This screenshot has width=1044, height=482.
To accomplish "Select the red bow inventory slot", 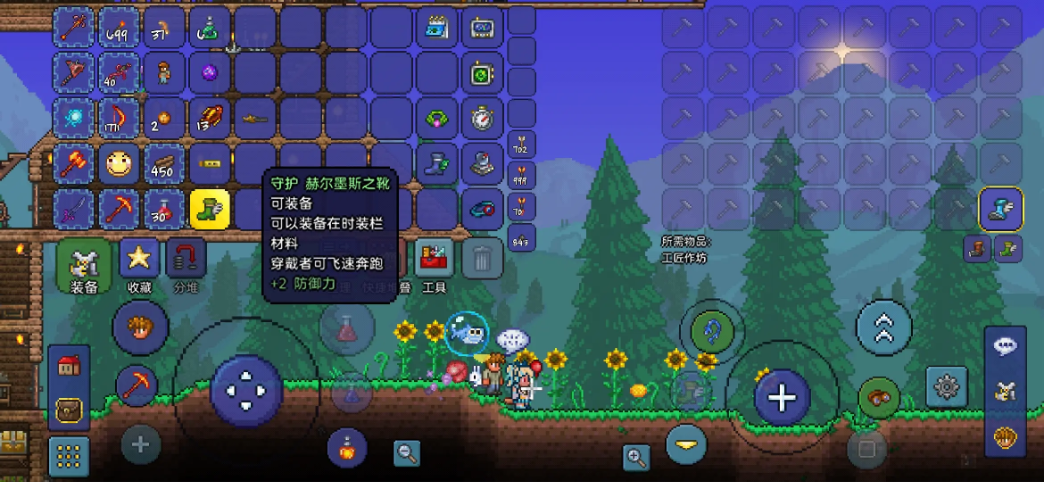I will tap(119, 117).
